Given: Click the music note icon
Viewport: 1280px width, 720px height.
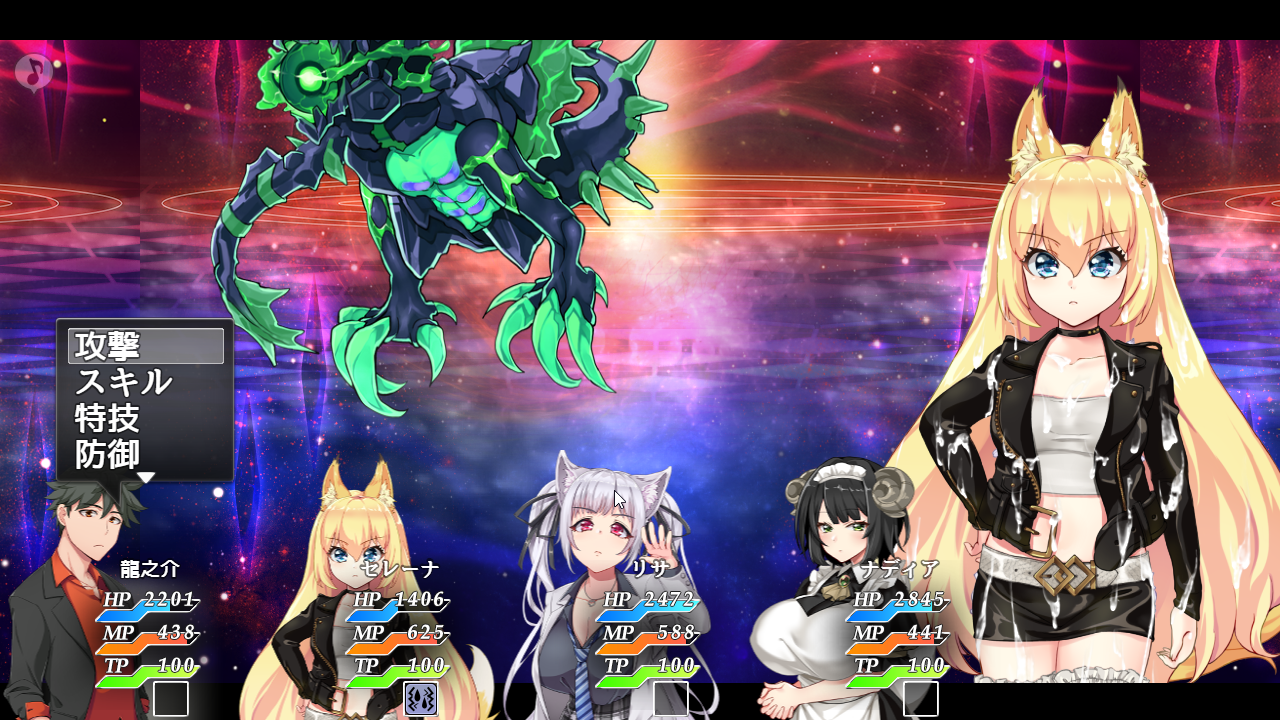Looking at the screenshot, I should coord(34,72).
